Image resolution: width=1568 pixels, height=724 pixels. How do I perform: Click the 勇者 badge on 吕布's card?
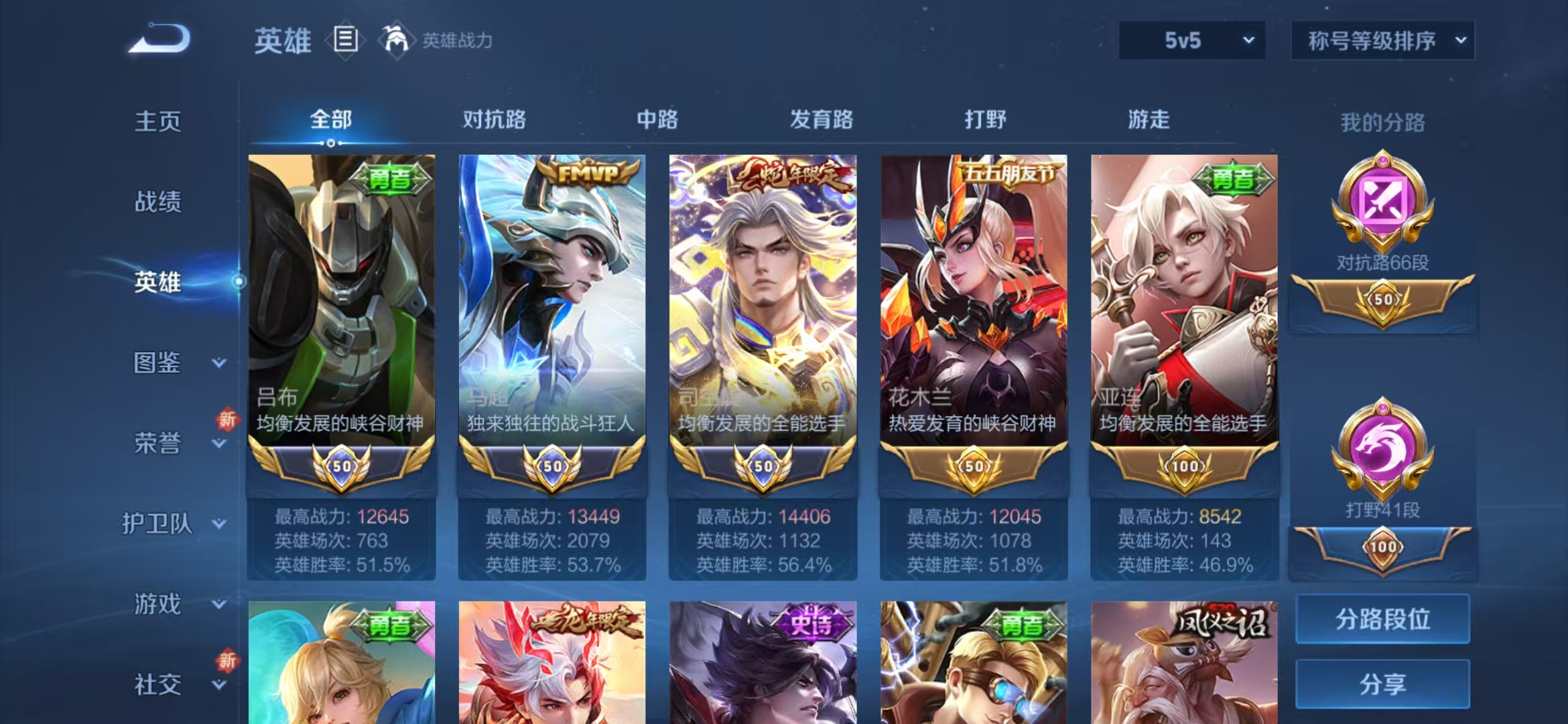click(x=390, y=180)
